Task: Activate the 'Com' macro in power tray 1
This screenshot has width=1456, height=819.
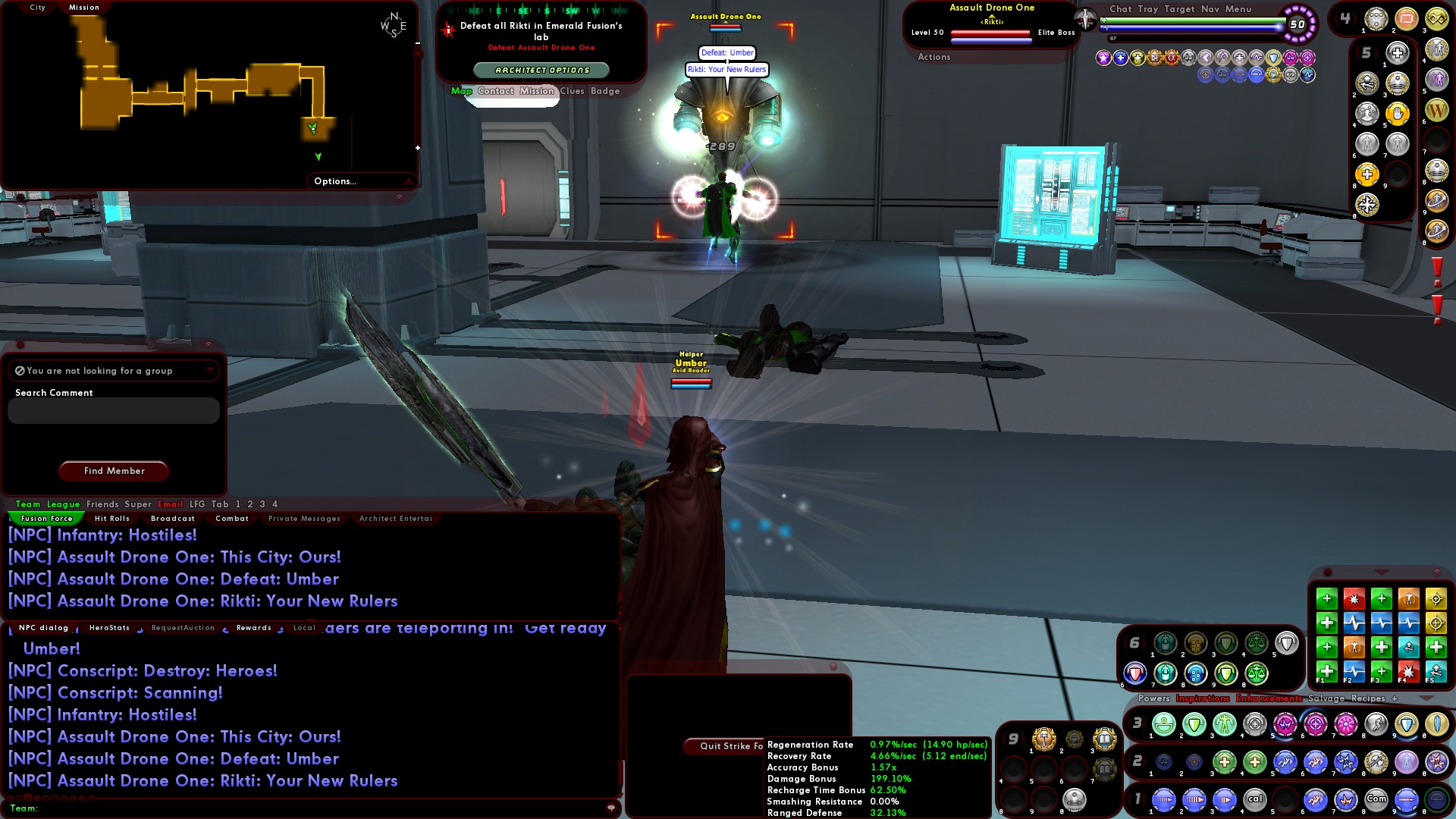Action: [1376, 798]
